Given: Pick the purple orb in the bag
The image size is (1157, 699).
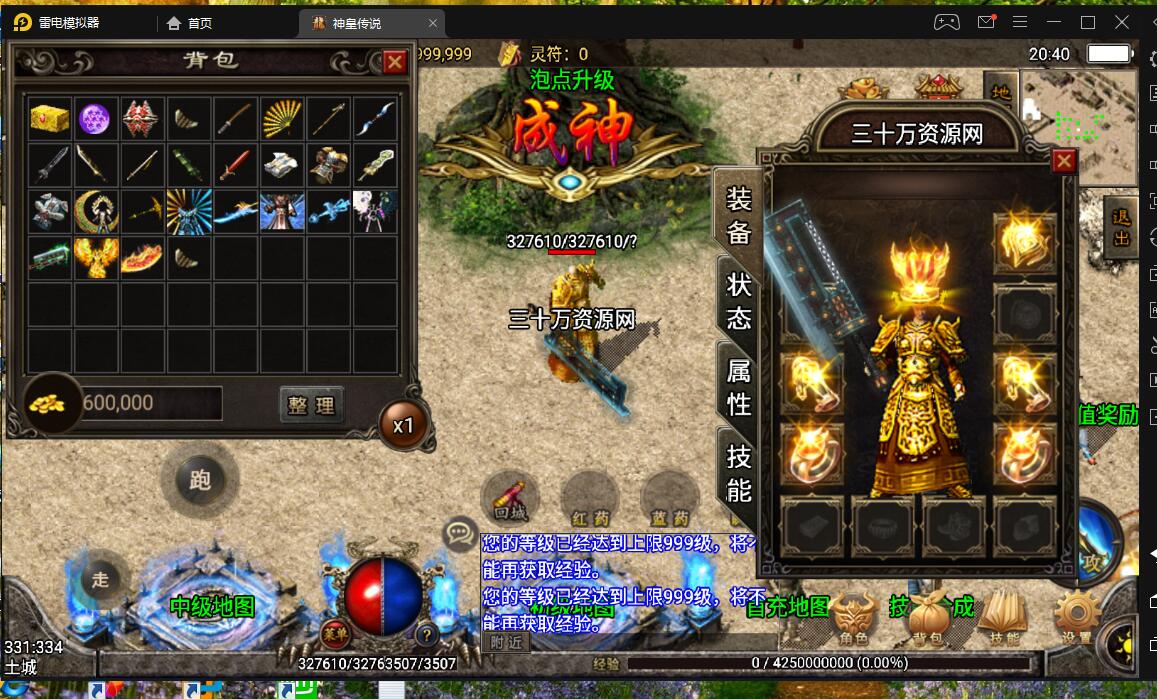Looking at the screenshot, I should coord(95,118).
